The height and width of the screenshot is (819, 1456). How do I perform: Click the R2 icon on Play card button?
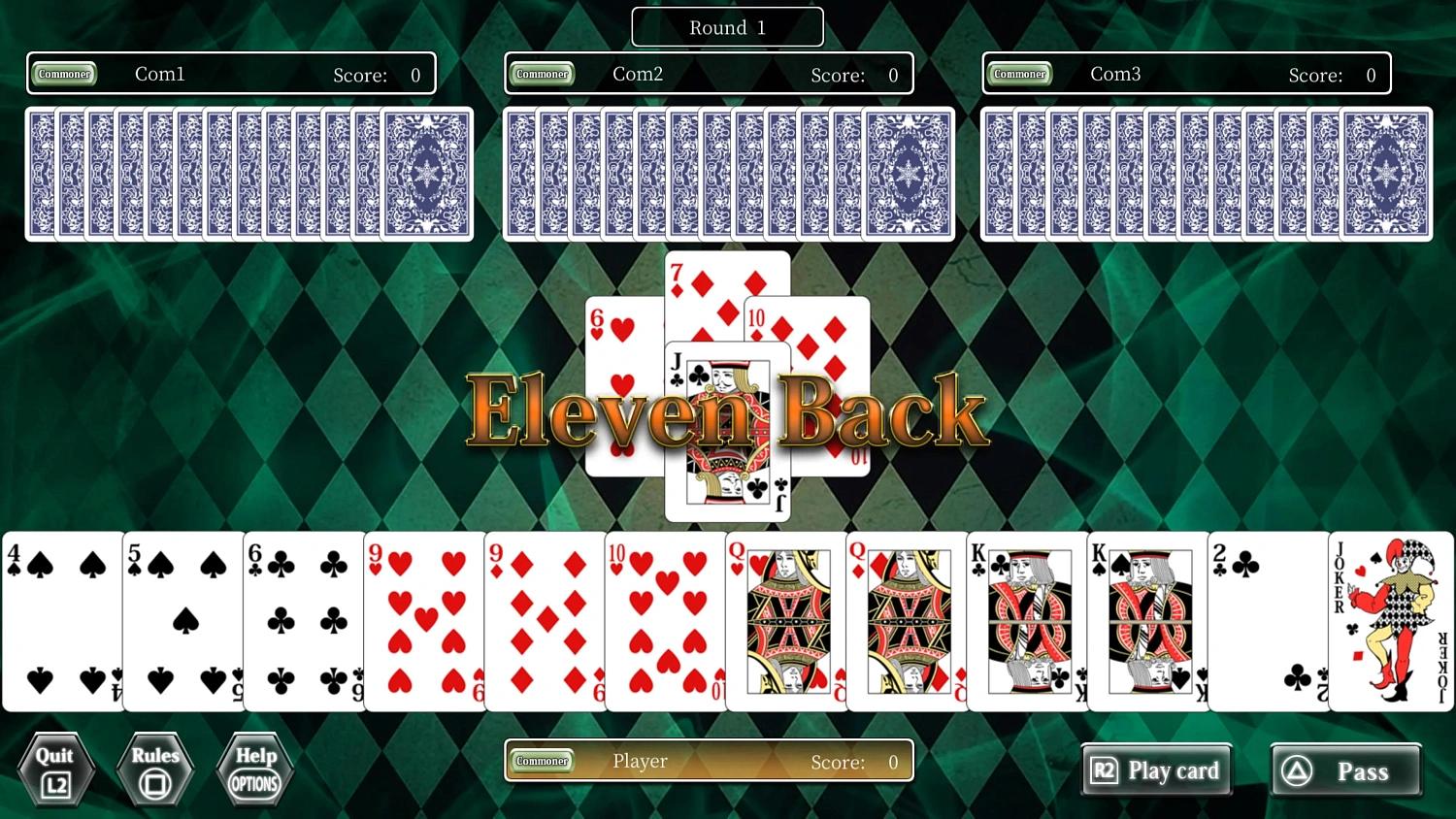click(1104, 770)
